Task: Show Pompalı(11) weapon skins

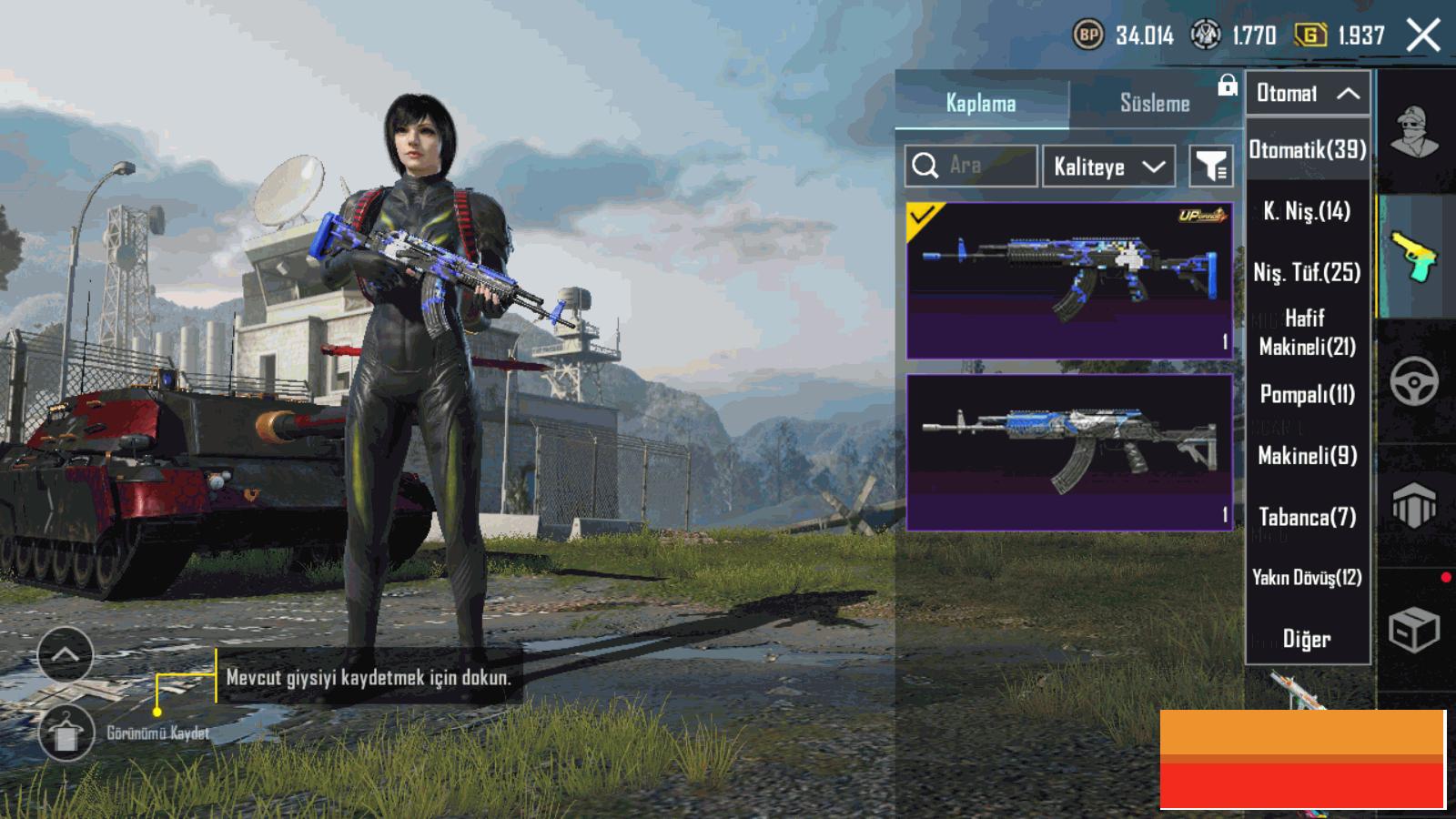Action: 1308,394
